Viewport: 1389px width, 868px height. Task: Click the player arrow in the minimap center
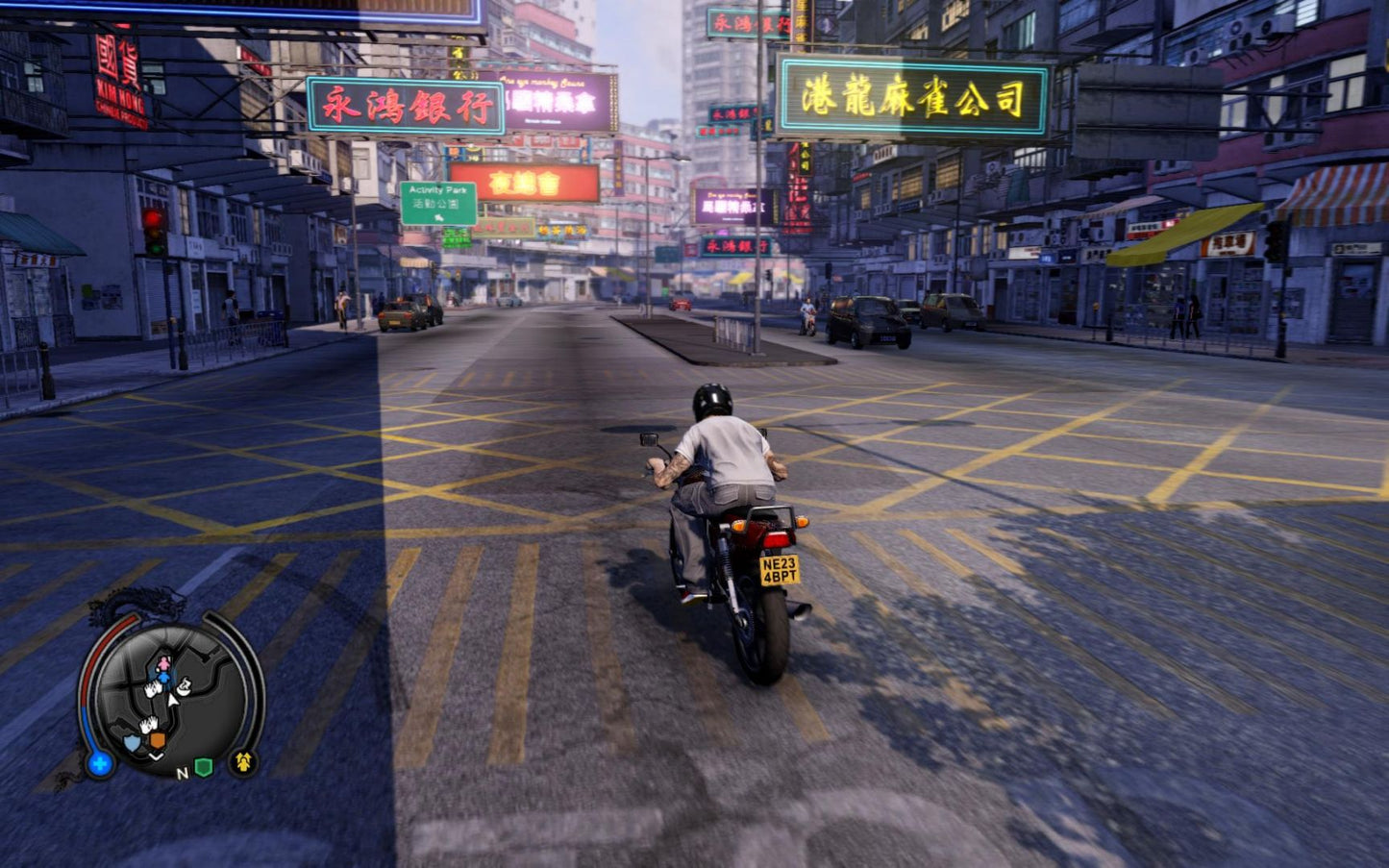[172, 700]
